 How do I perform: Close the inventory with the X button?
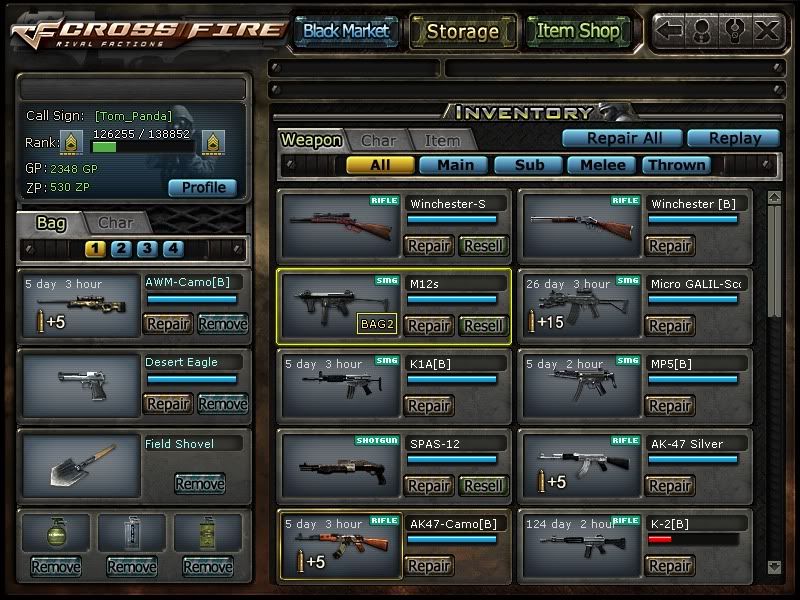pyautogui.click(x=767, y=30)
